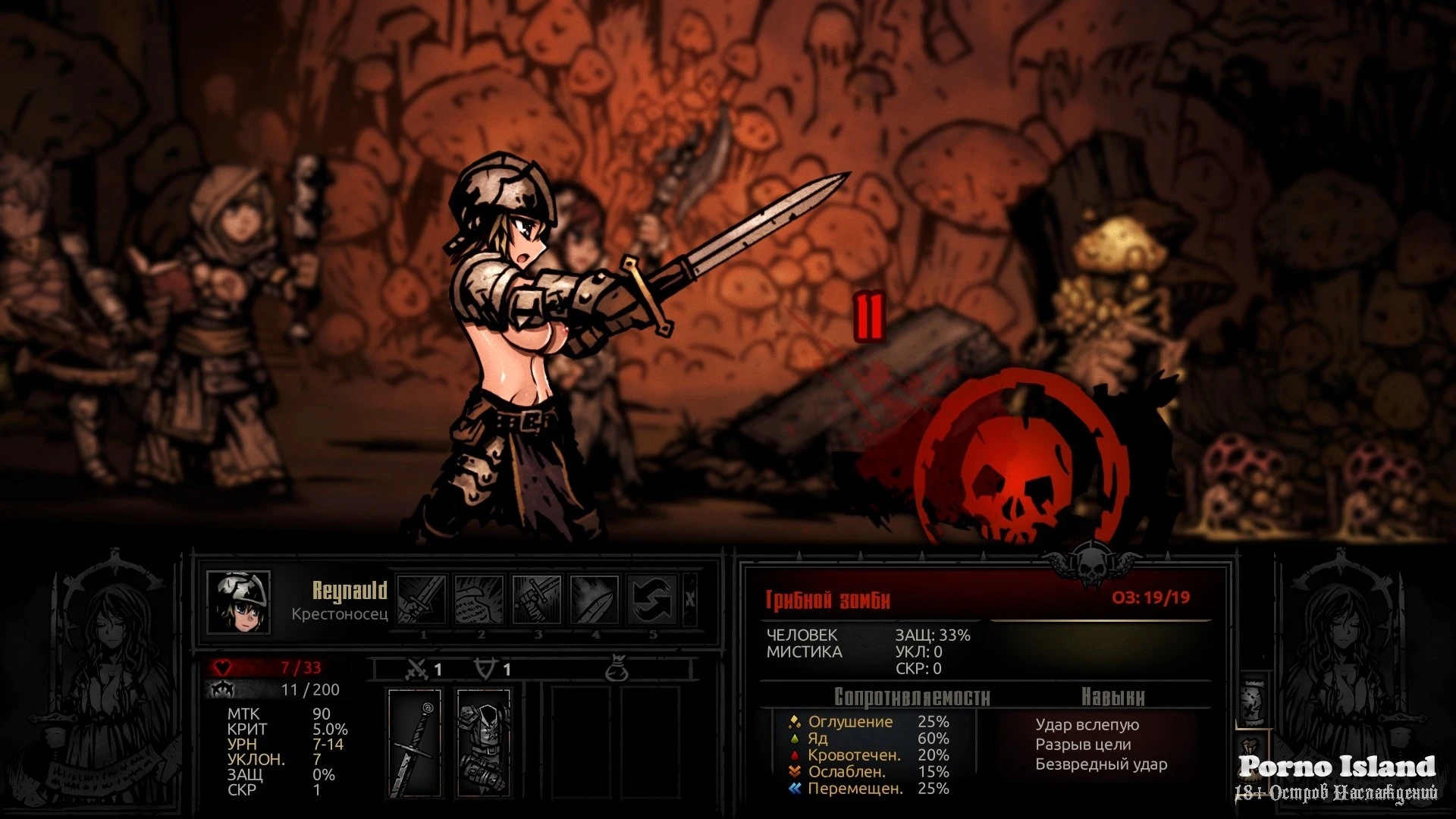
Task: Inspect the equipped armor slot
Action: pyautogui.click(x=484, y=742)
